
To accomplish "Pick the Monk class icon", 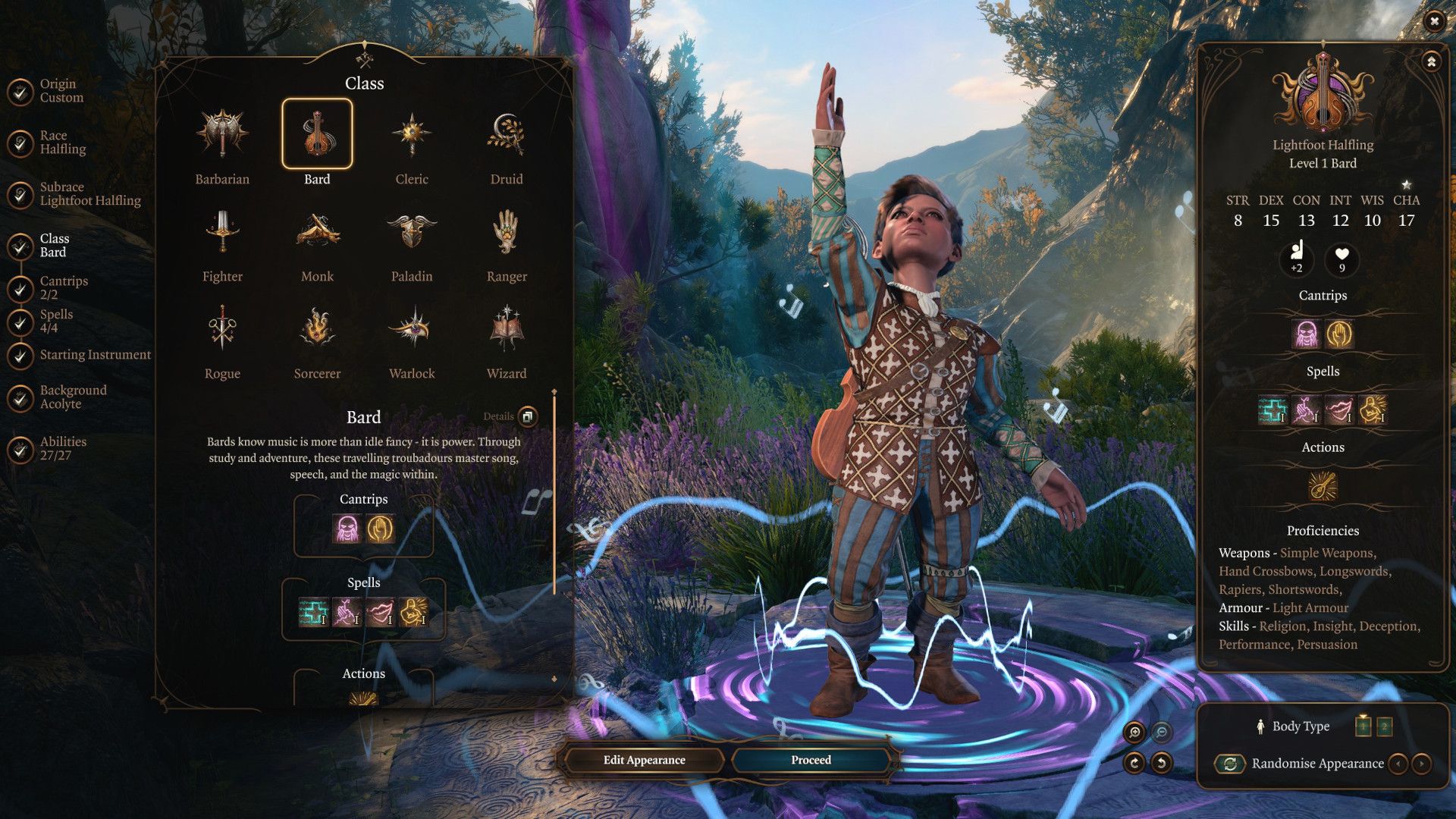I will 317,231.
